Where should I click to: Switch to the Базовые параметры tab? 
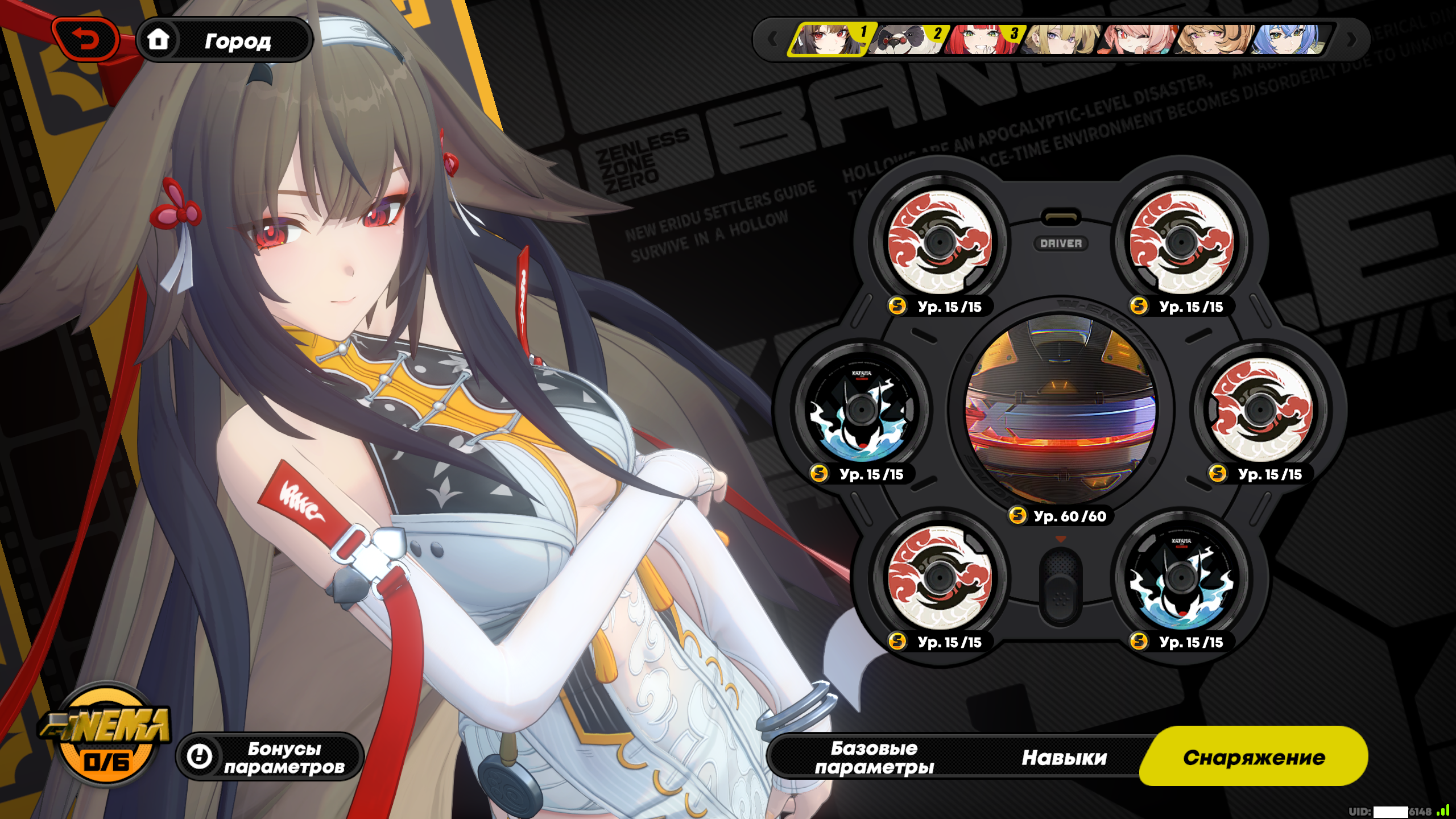pos(874,756)
